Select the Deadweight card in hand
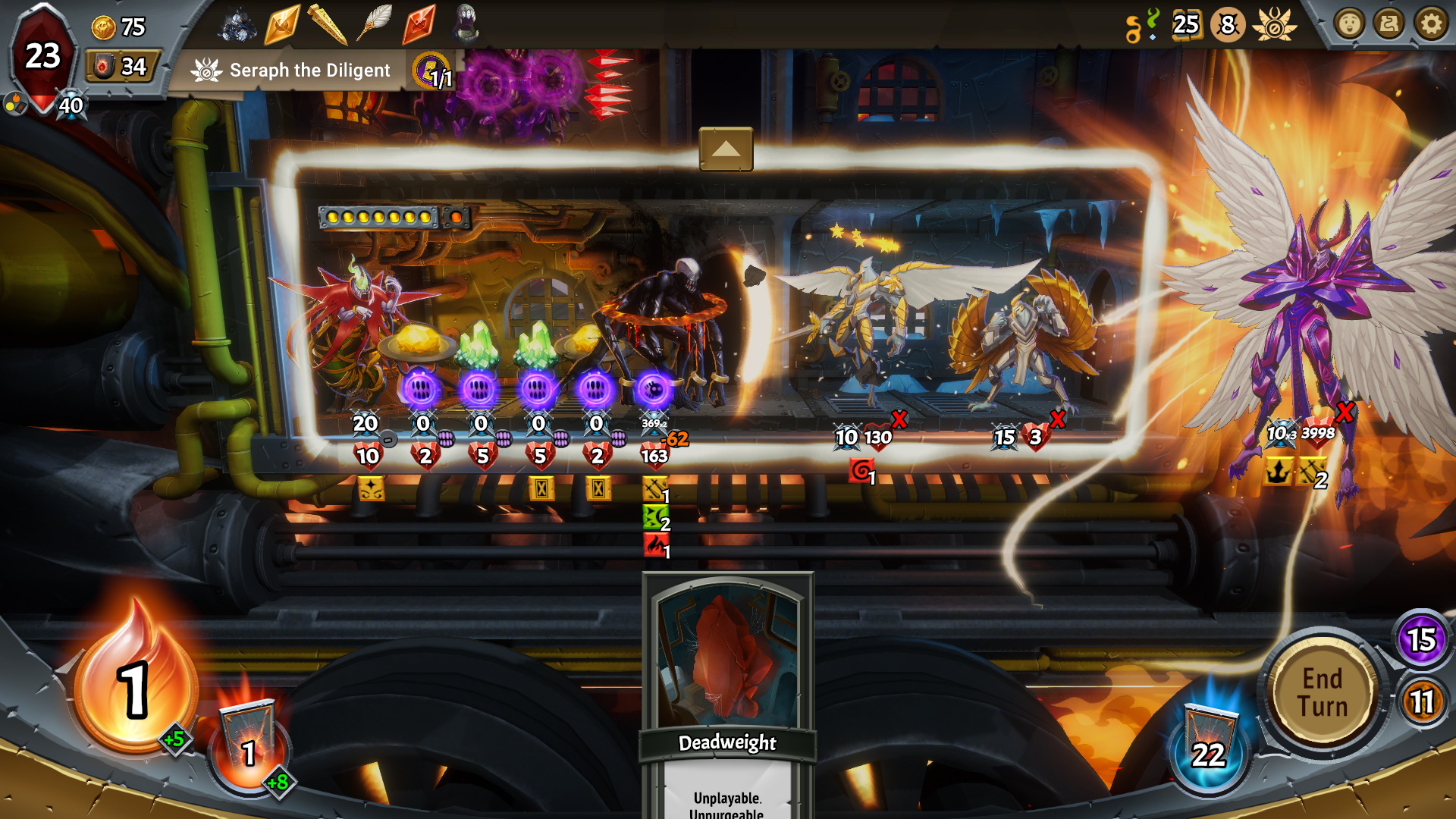 pos(727,682)
